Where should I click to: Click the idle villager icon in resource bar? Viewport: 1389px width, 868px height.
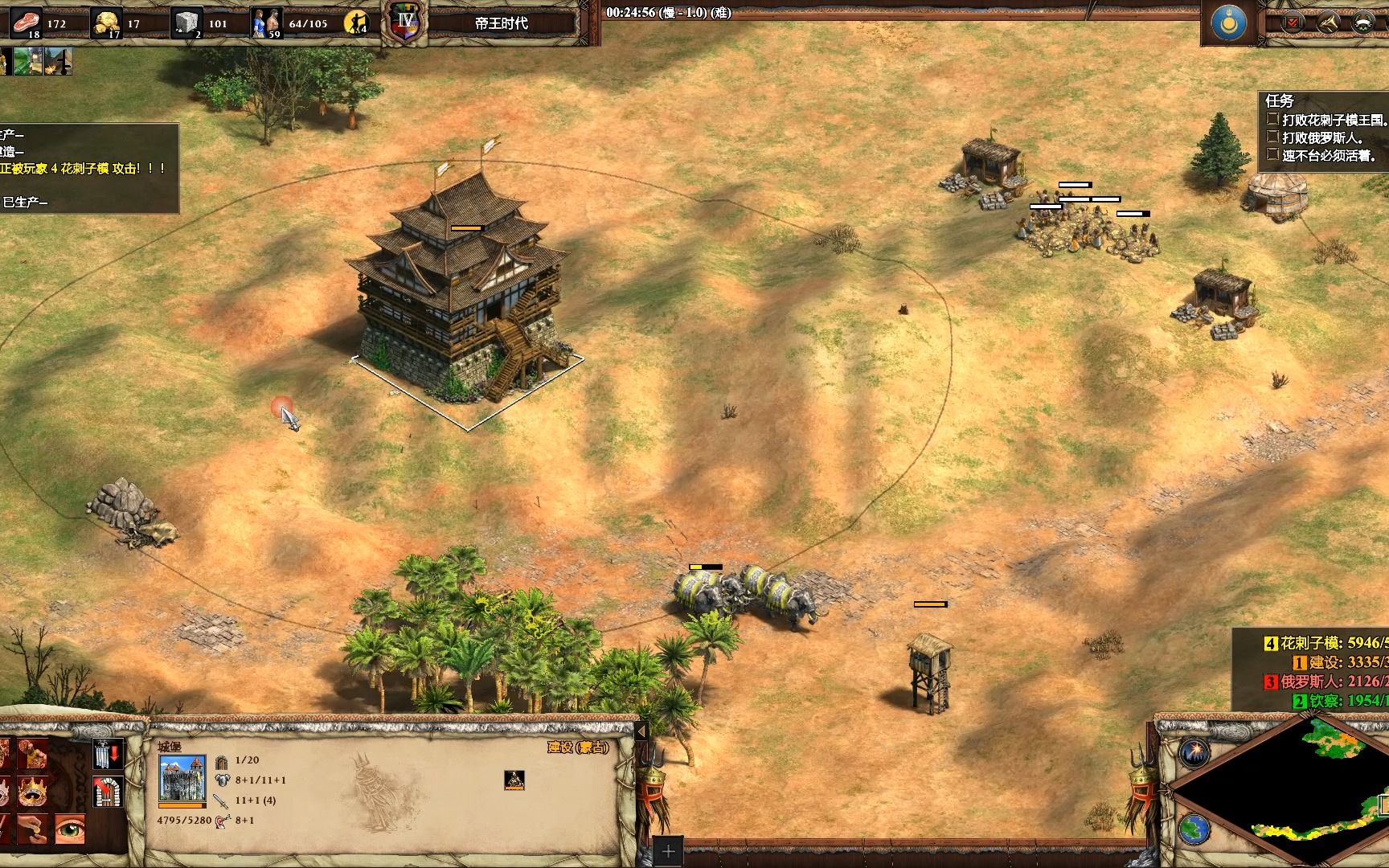click(x=354, y=23)
